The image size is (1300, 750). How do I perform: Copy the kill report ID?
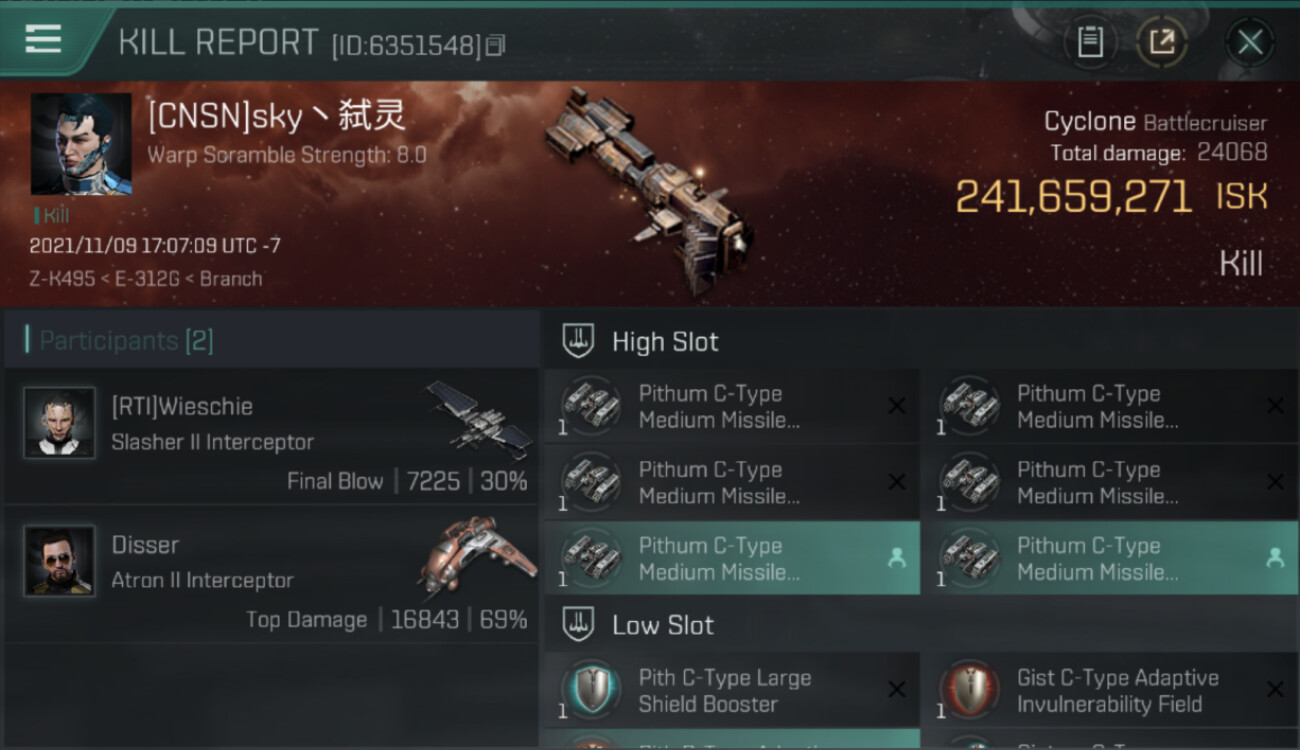(x=497, y=45)
